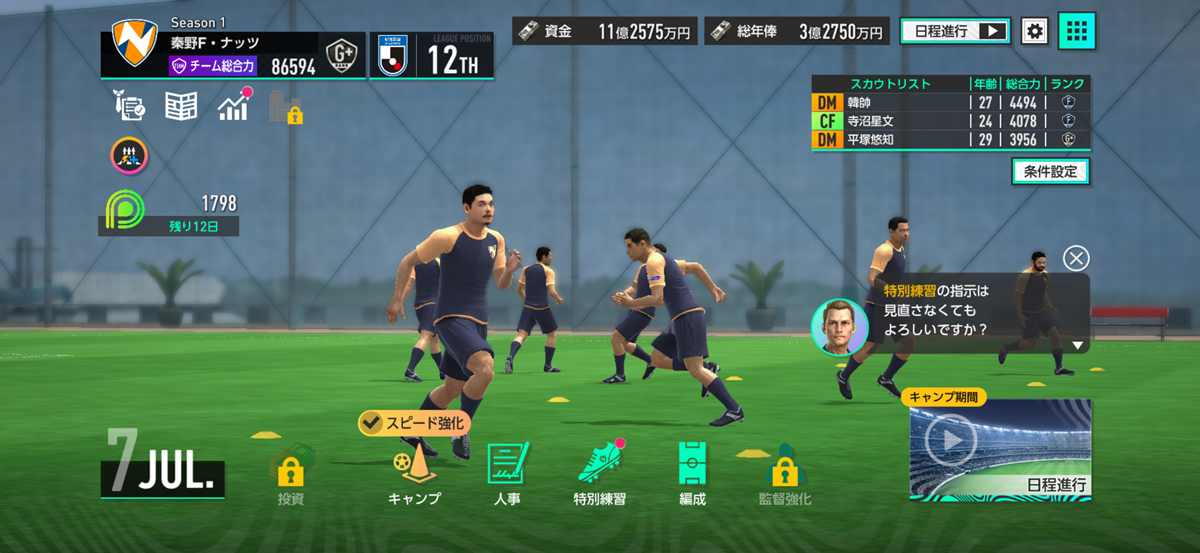Open the 編成 formation menu
Screen dimensions: 1200x553
(x=691, y=474)
